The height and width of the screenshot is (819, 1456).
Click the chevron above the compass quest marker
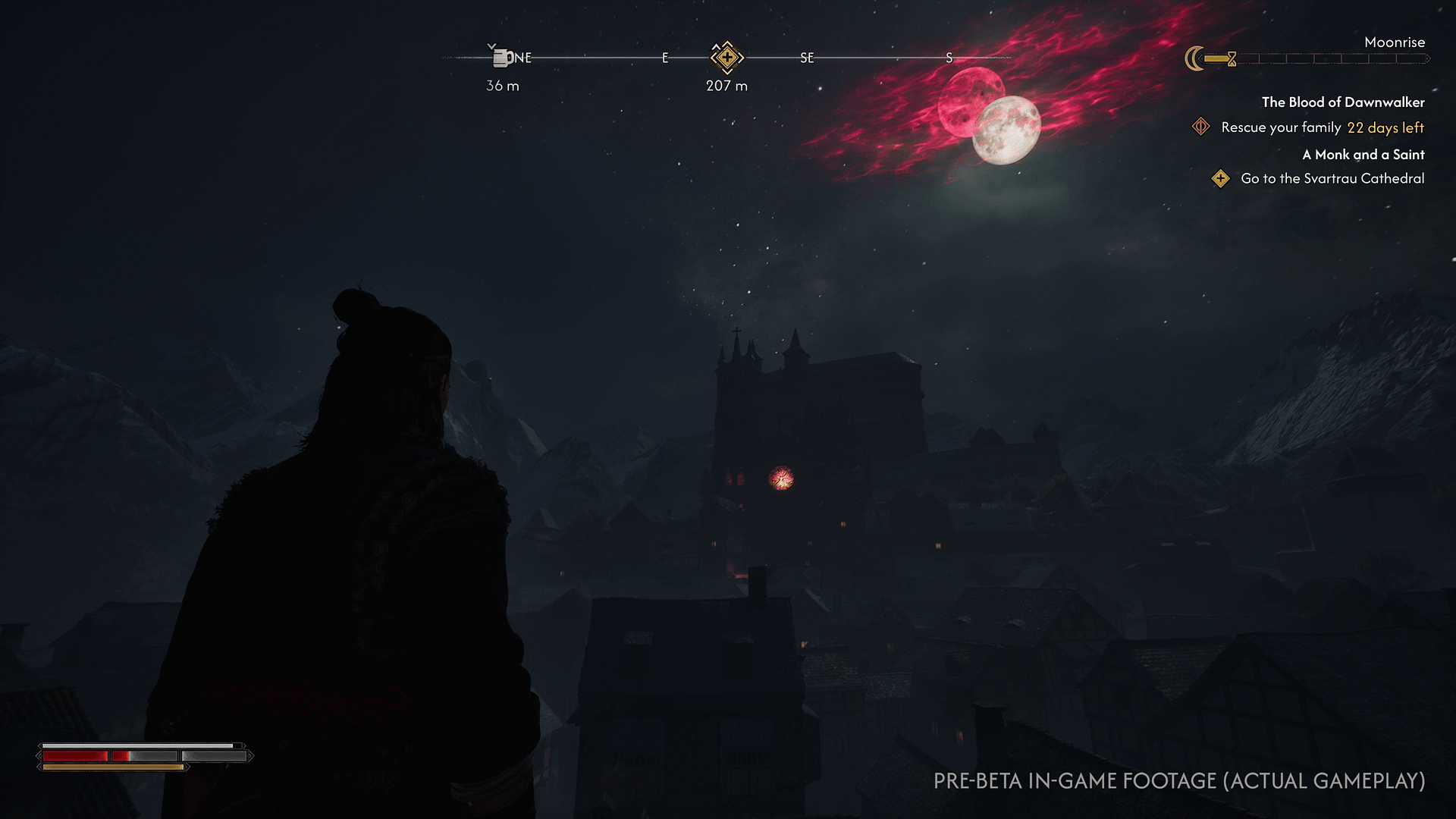point(717,46)
